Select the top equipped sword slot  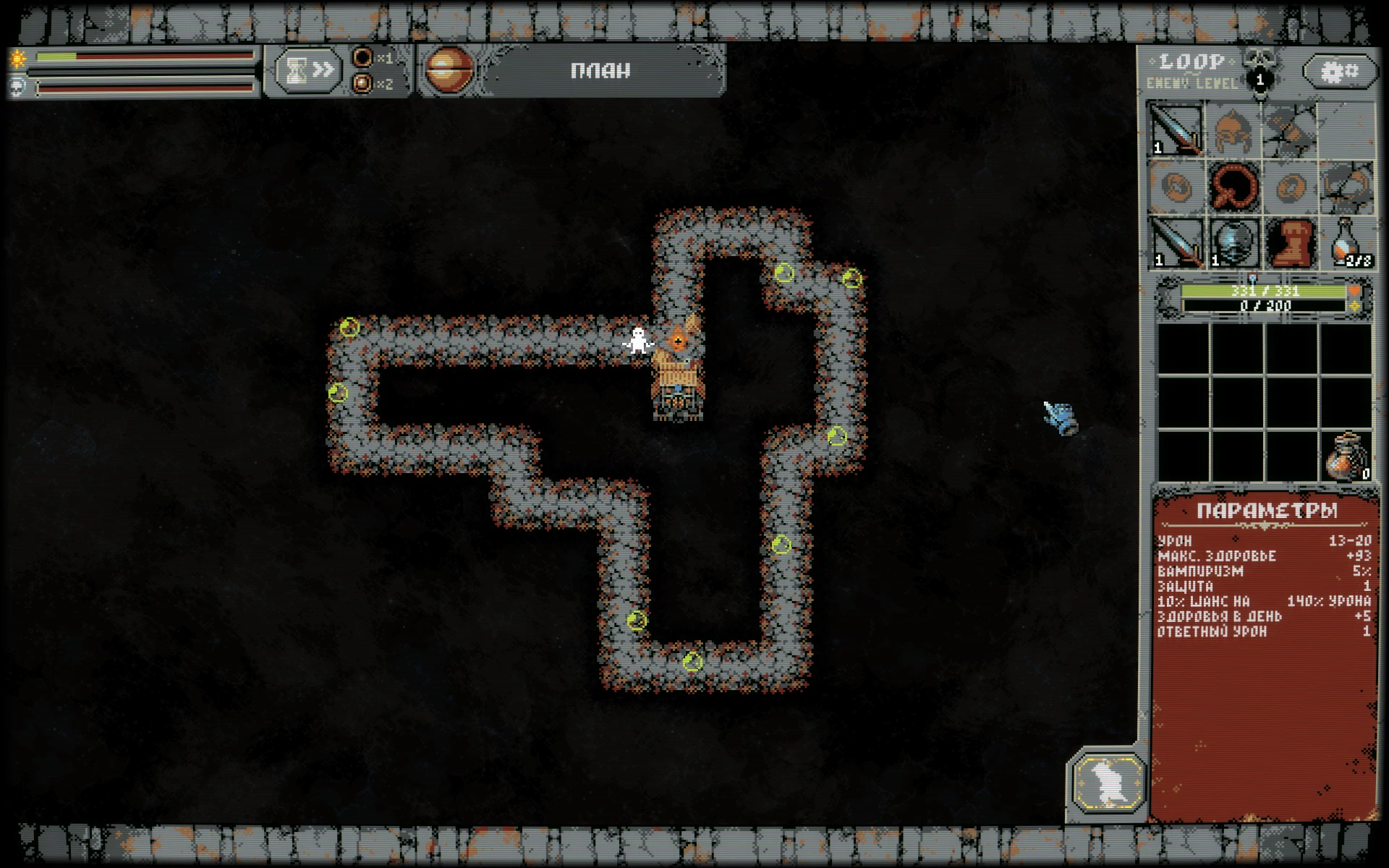pyautogui.click(x=1176, y=130)
